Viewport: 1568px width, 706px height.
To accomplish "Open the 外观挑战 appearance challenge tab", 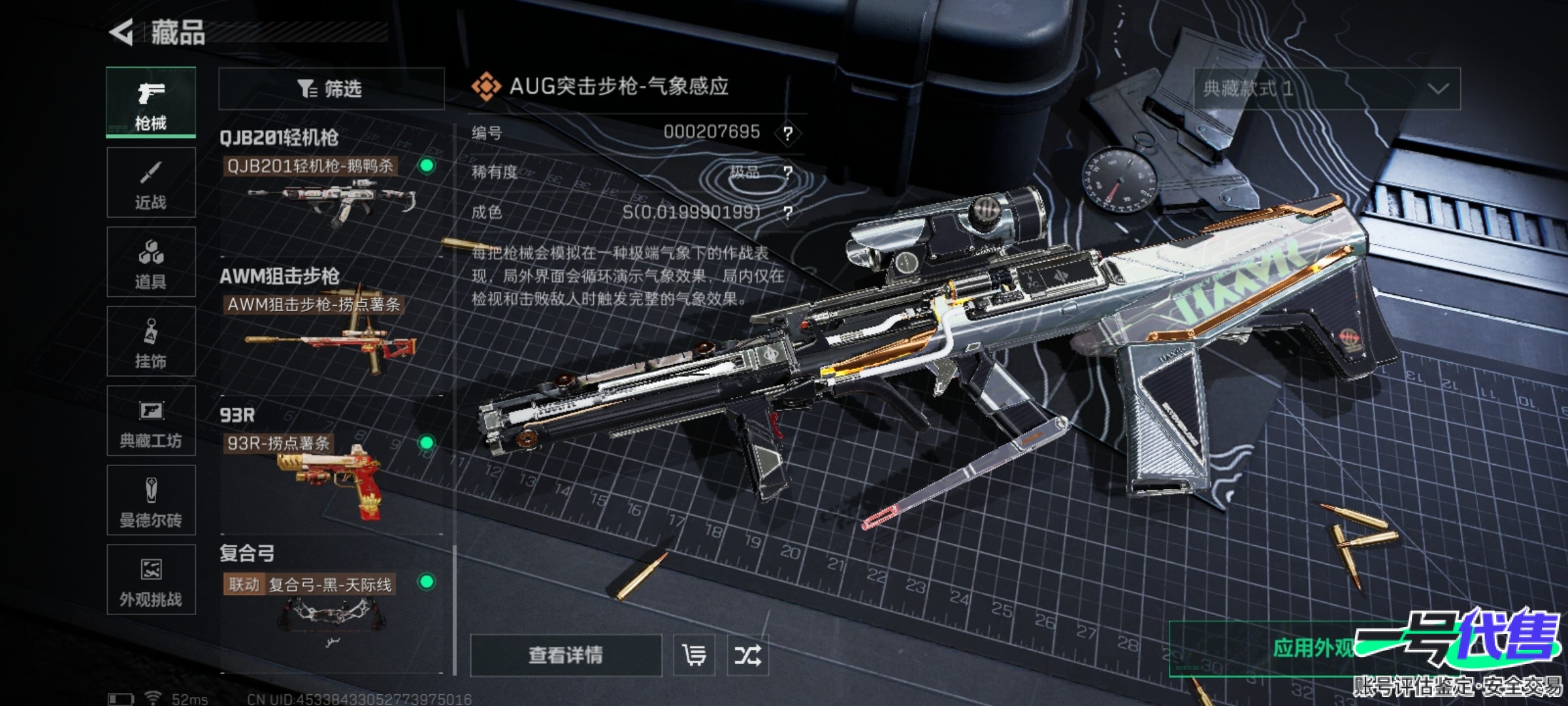I will pos(151,580).
